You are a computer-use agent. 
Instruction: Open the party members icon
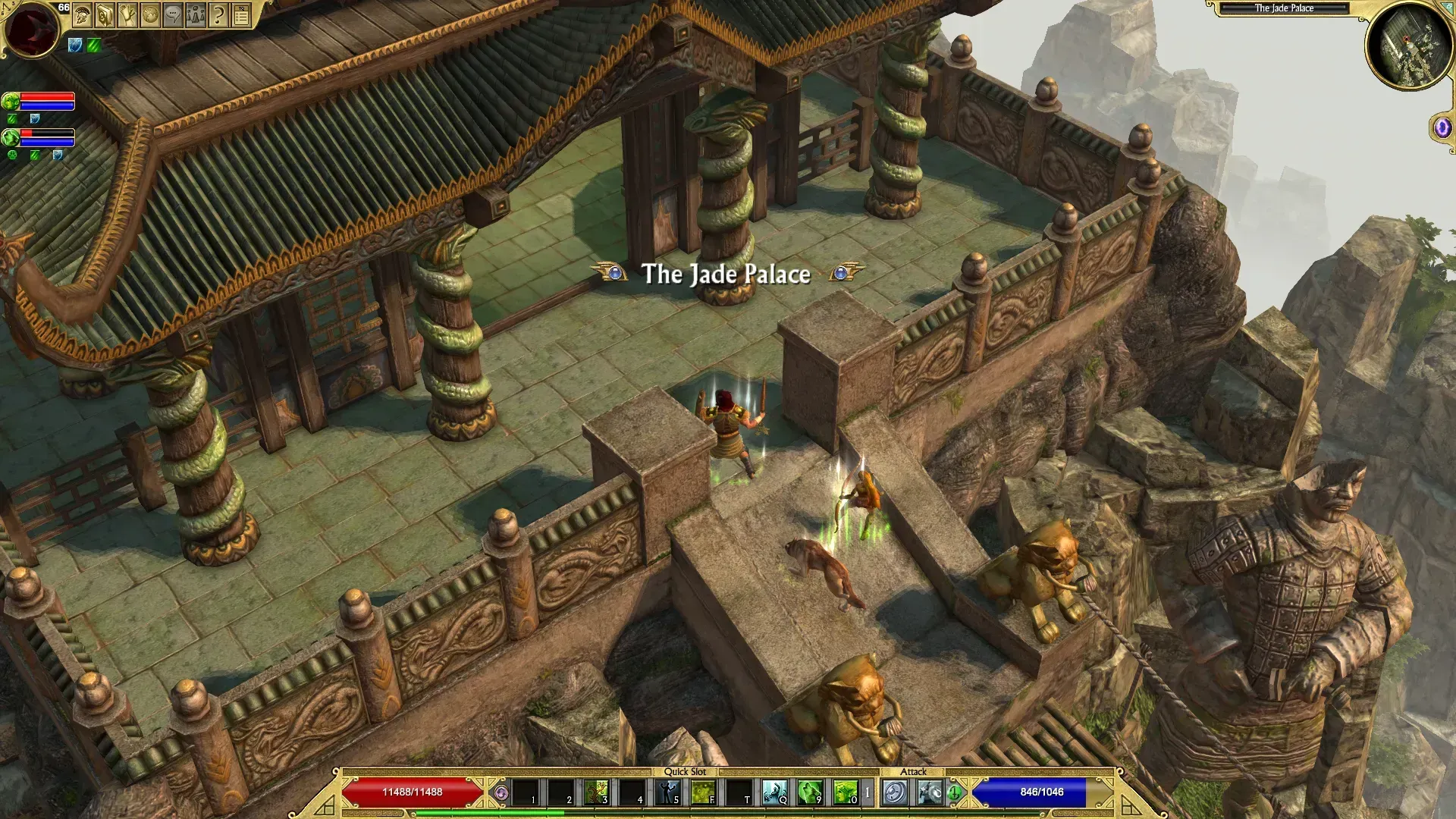(x=196, y=15)
